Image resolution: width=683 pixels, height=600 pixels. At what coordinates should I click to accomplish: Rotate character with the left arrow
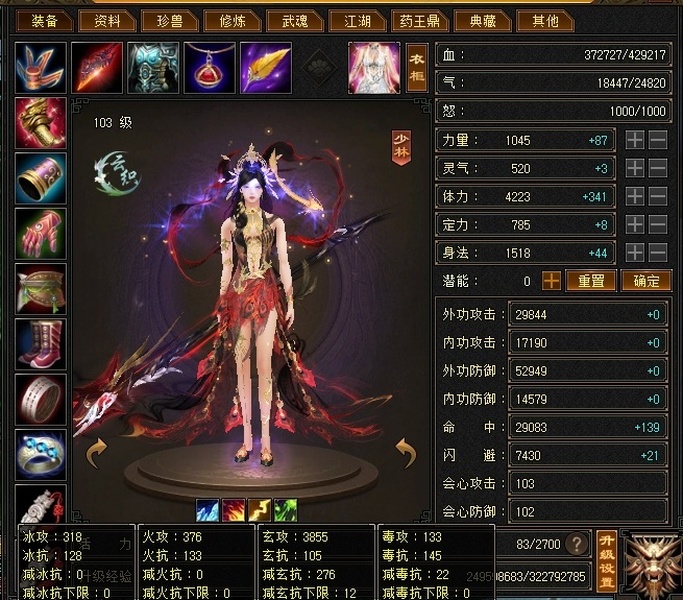coord(97,453)
